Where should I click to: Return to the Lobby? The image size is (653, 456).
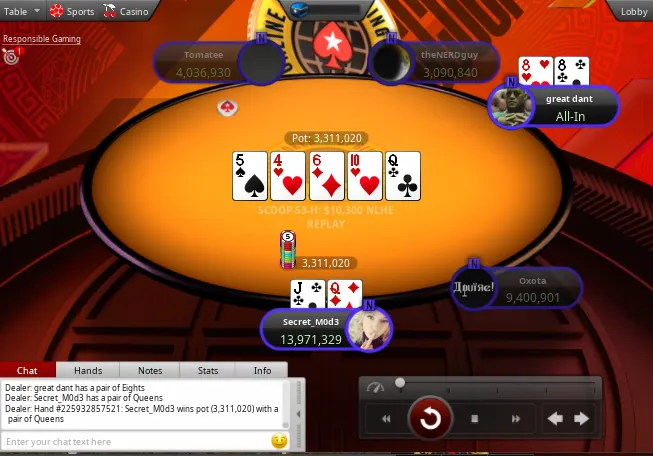(x=634, y=11)
